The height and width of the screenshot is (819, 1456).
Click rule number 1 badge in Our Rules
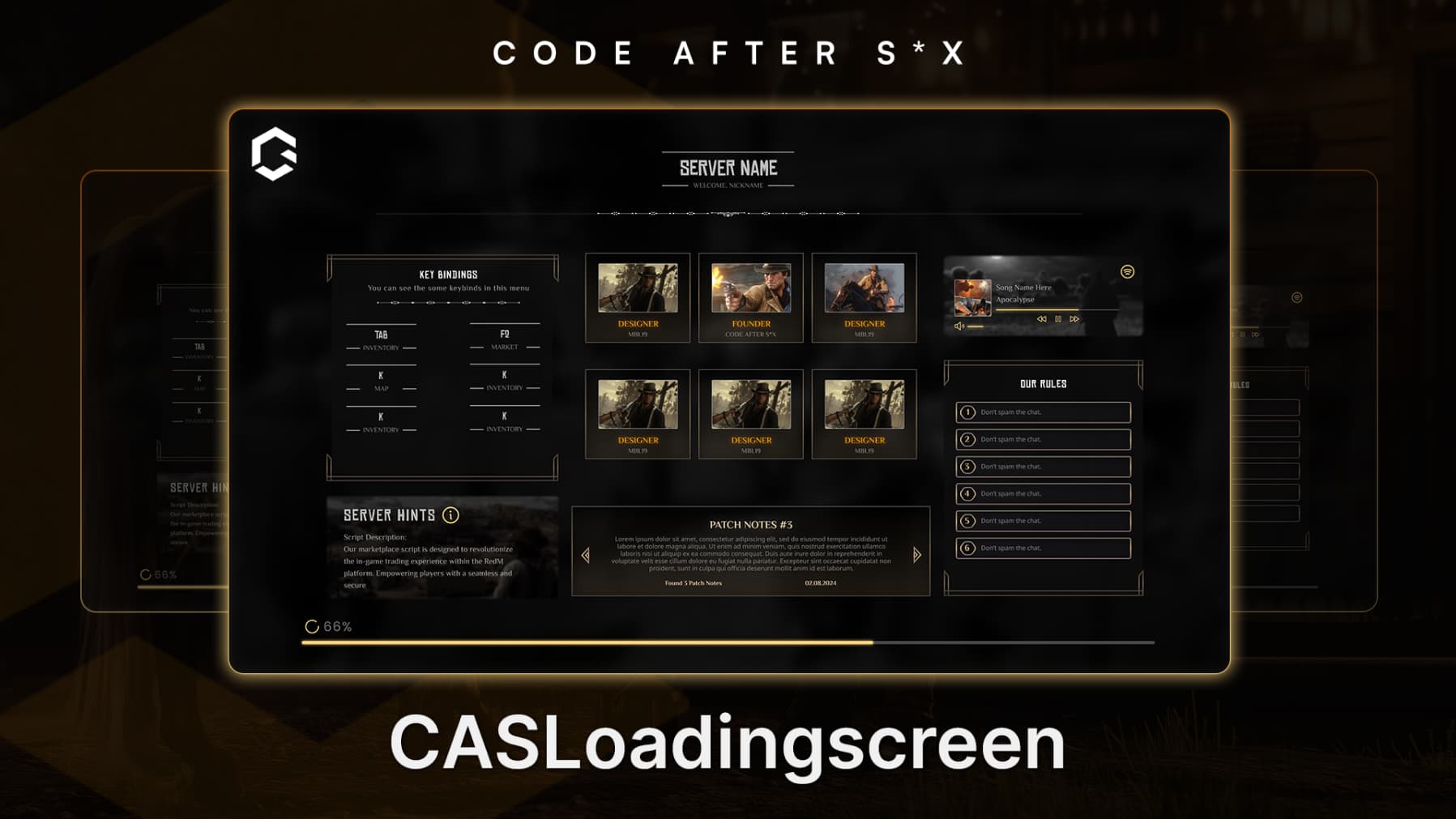969,412
